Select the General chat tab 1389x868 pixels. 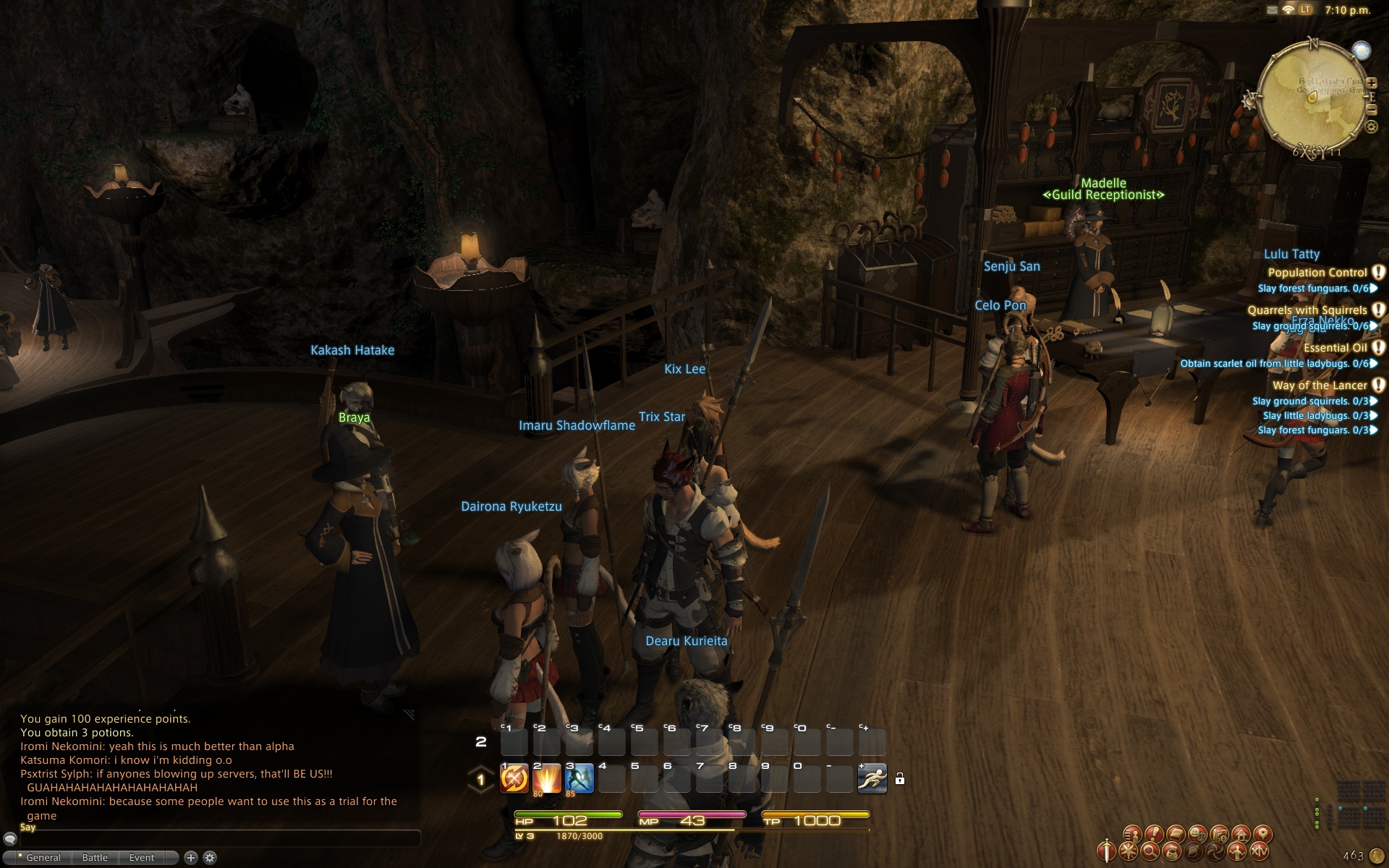click(43, 858)
